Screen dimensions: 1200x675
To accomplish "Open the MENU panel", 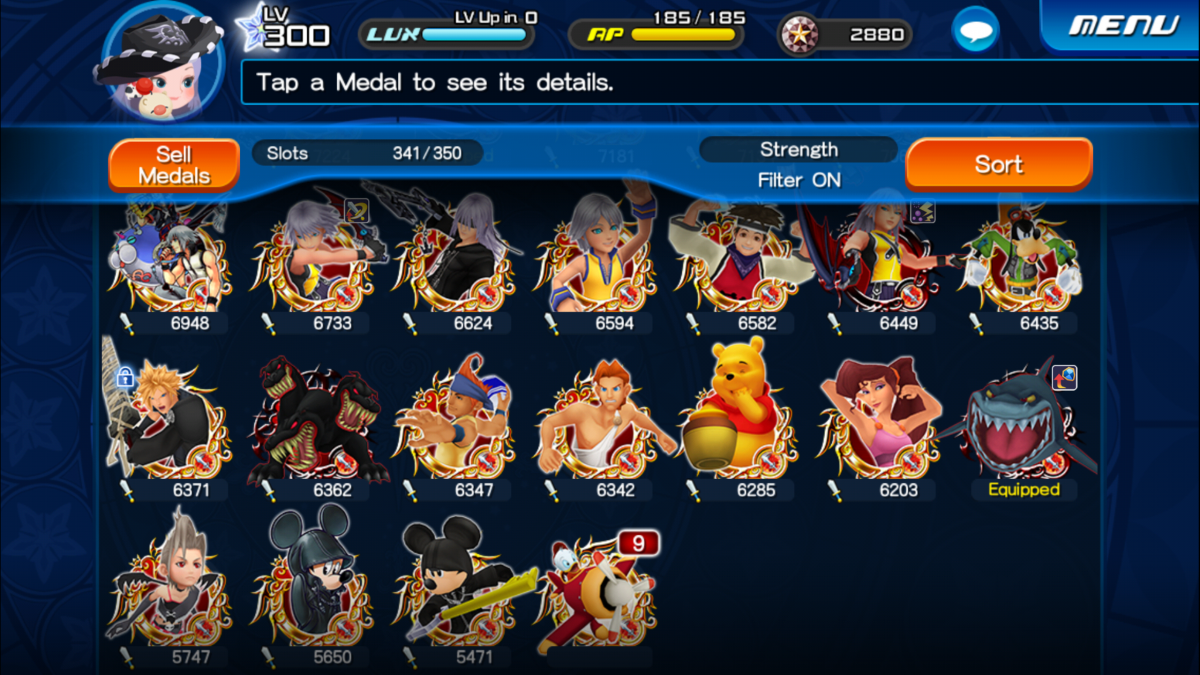I will tap(1123, 25).
